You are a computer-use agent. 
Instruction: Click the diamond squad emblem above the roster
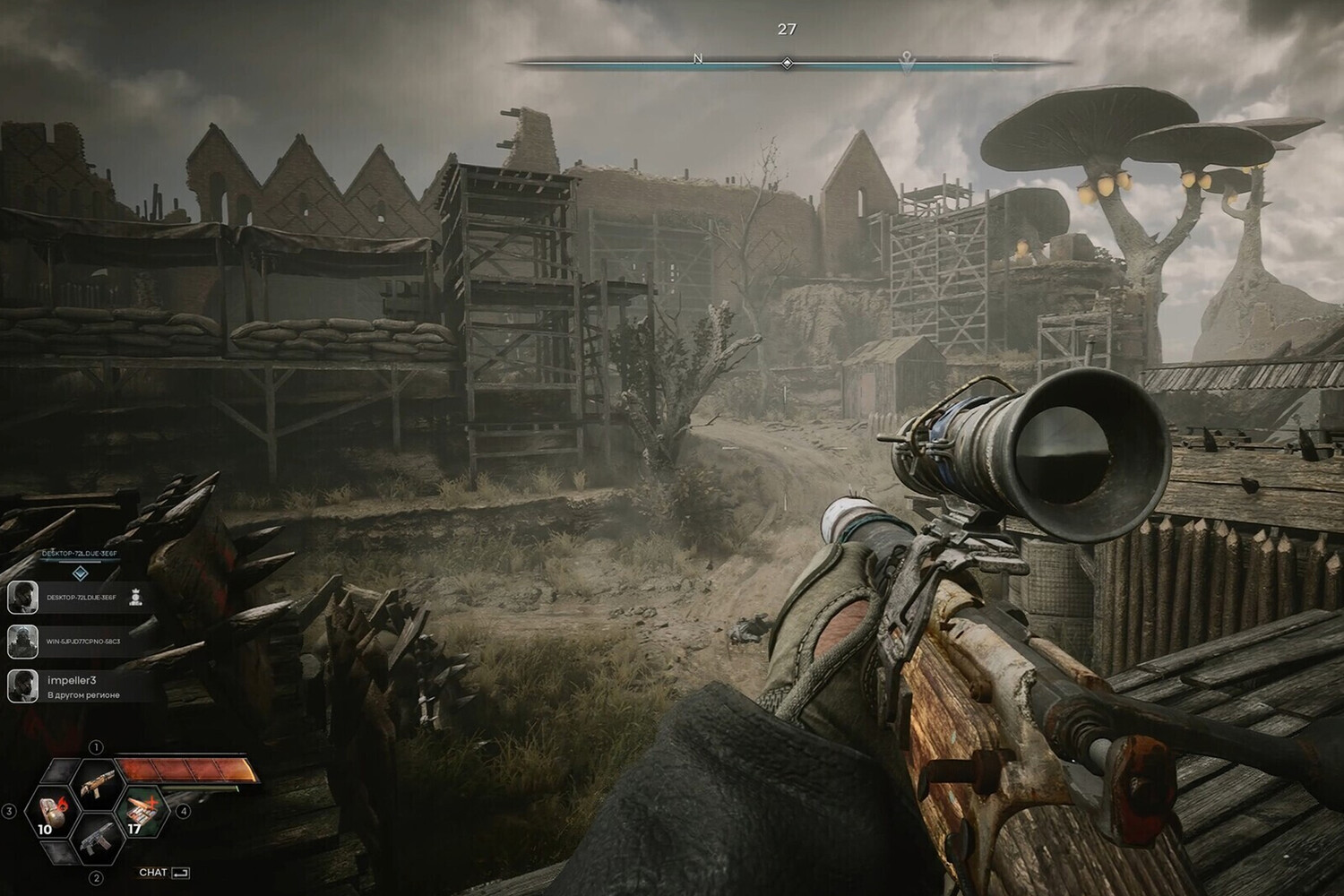[x=80, y=573]
